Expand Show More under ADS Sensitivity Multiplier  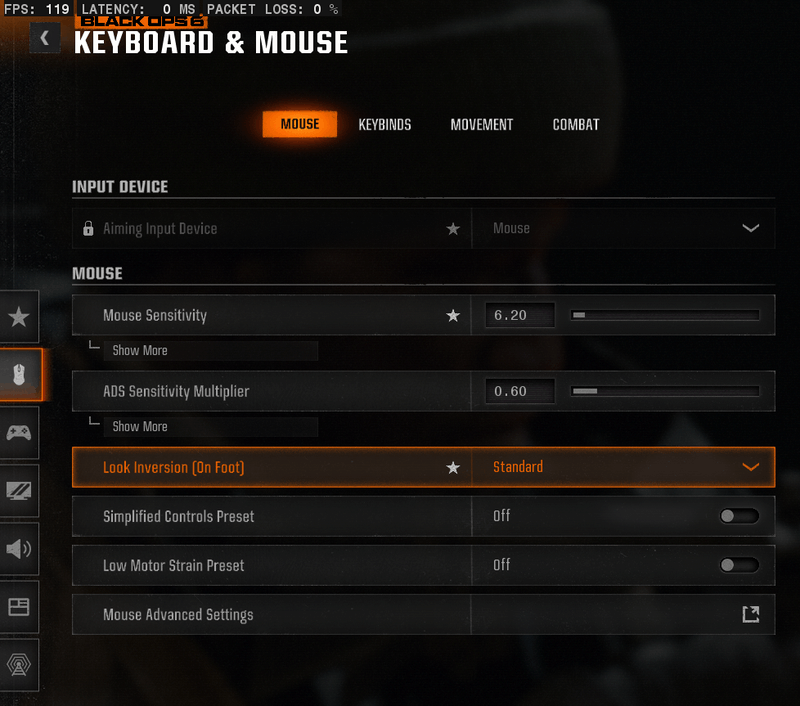[x=140, y=427]
